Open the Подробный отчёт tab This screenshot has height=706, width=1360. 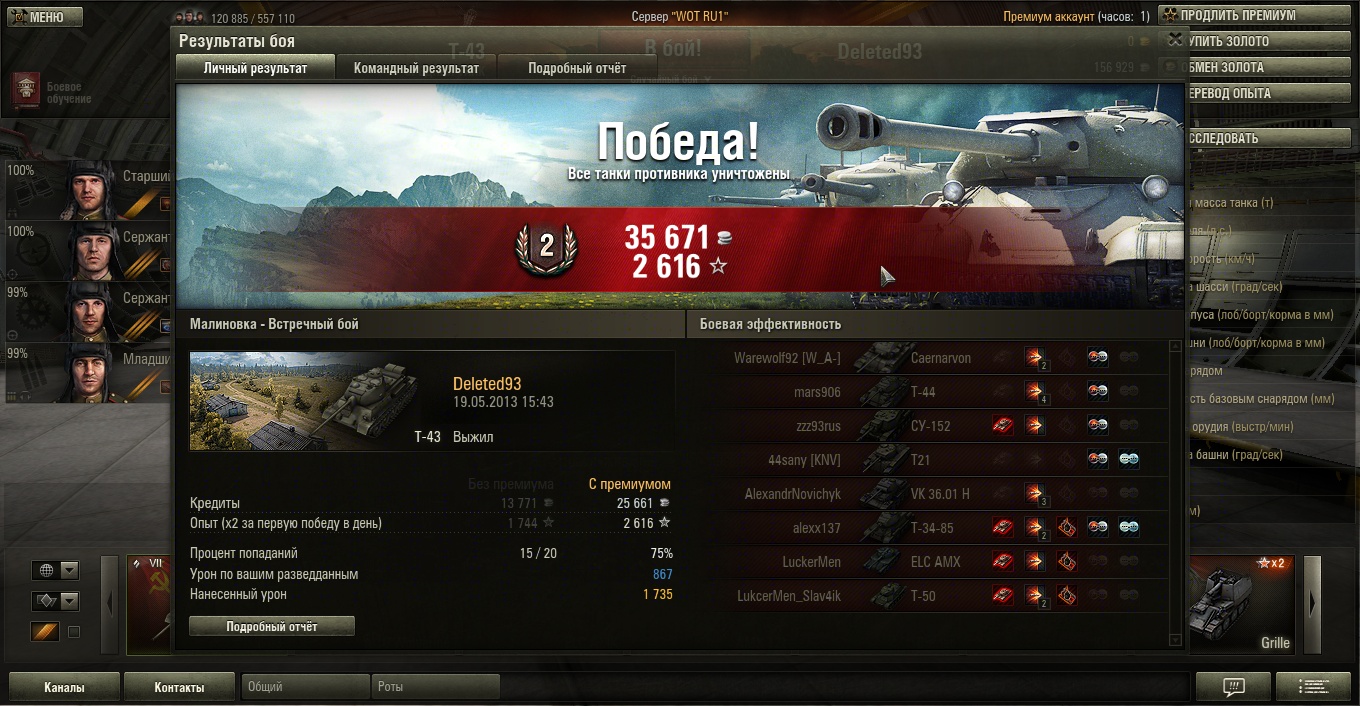[577, 68]
